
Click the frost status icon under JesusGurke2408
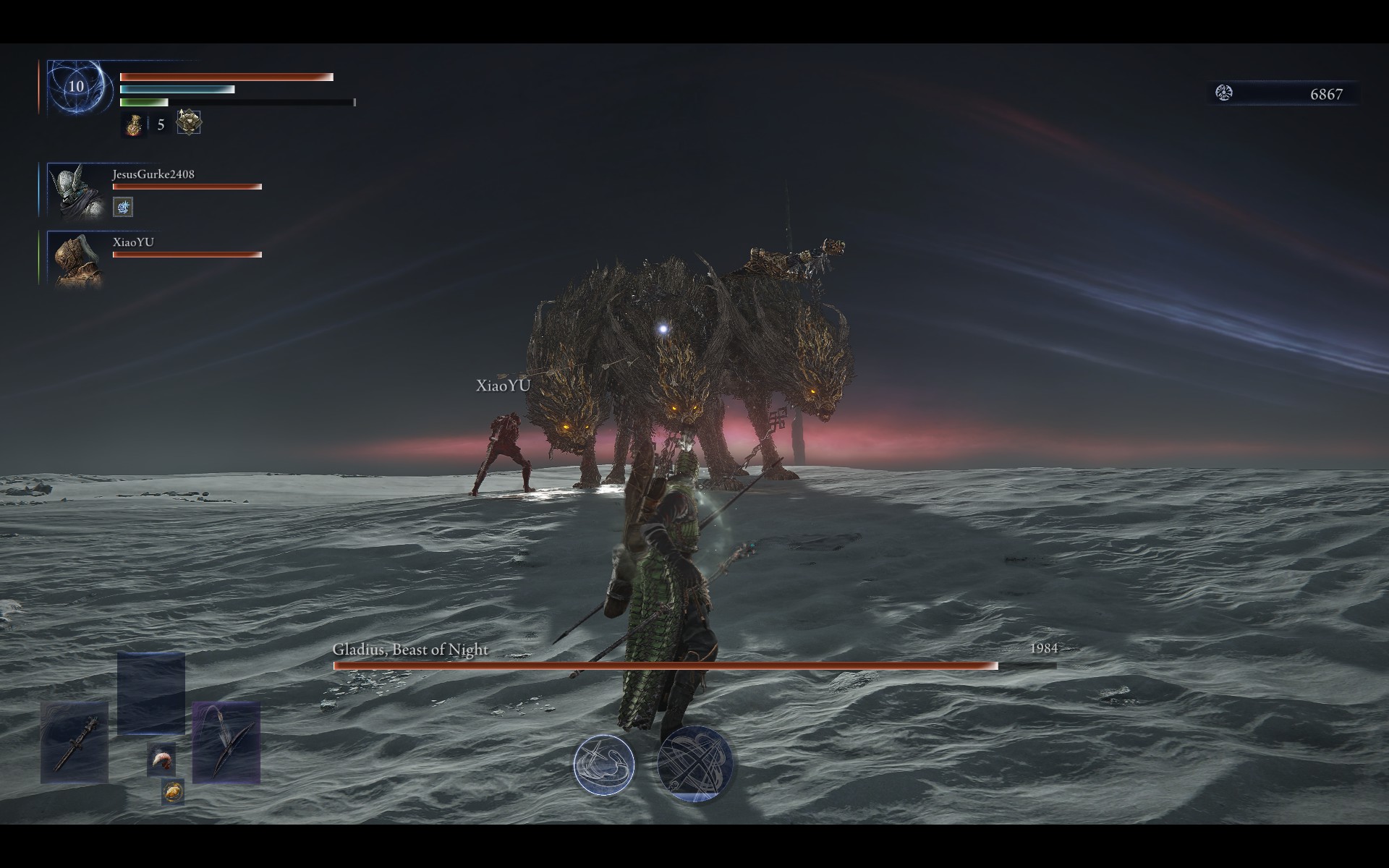tap(123, 208)
